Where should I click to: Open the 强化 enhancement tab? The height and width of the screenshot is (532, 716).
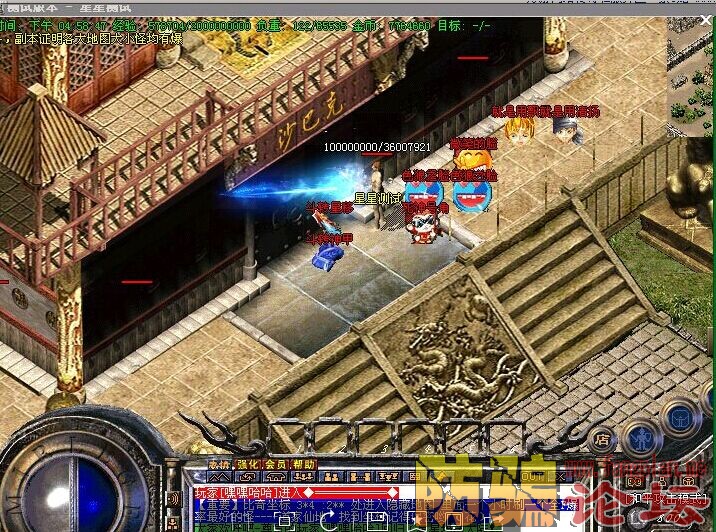(247, 465)
